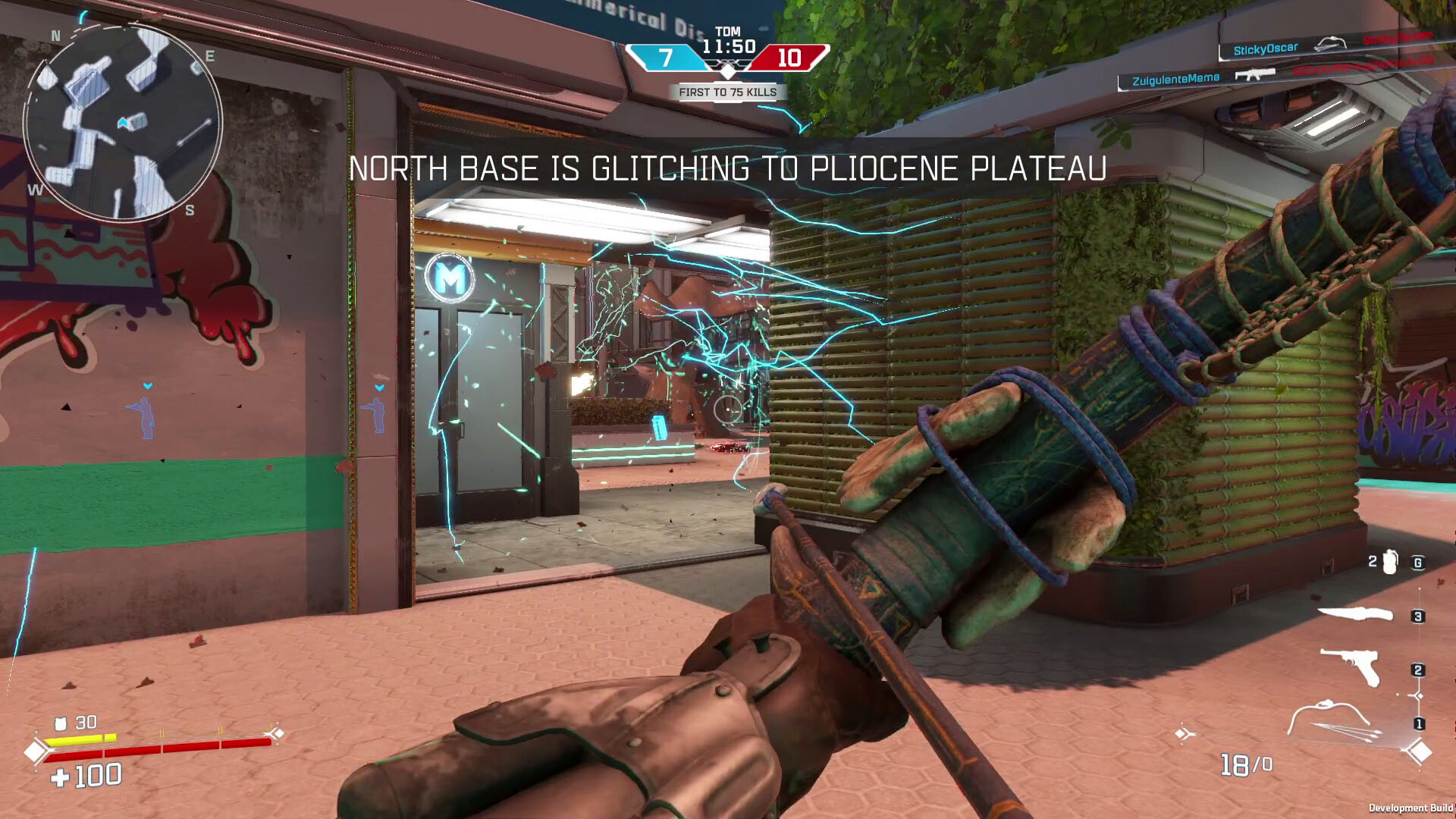Viewport: 1456px width, 819px height.
Task: Toggle the G grenade slot indicator
Action: coord(1418,563)
